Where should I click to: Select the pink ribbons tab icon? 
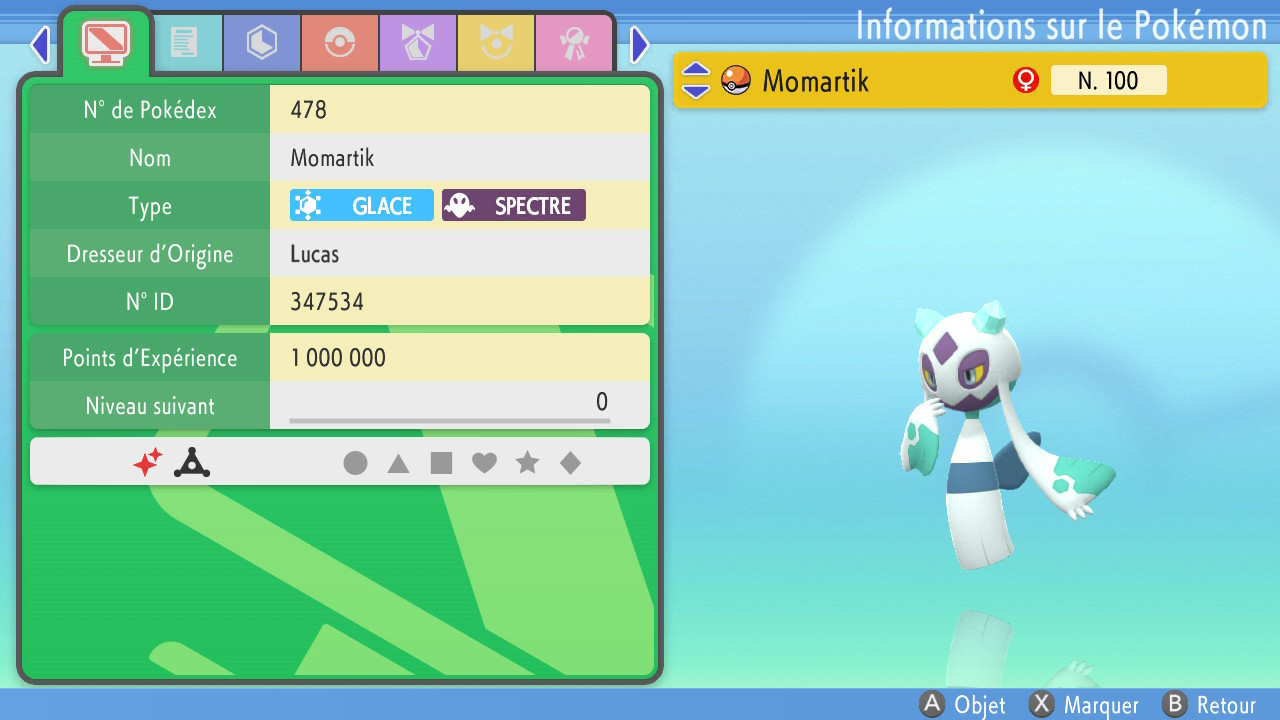[x=574, y=42]
